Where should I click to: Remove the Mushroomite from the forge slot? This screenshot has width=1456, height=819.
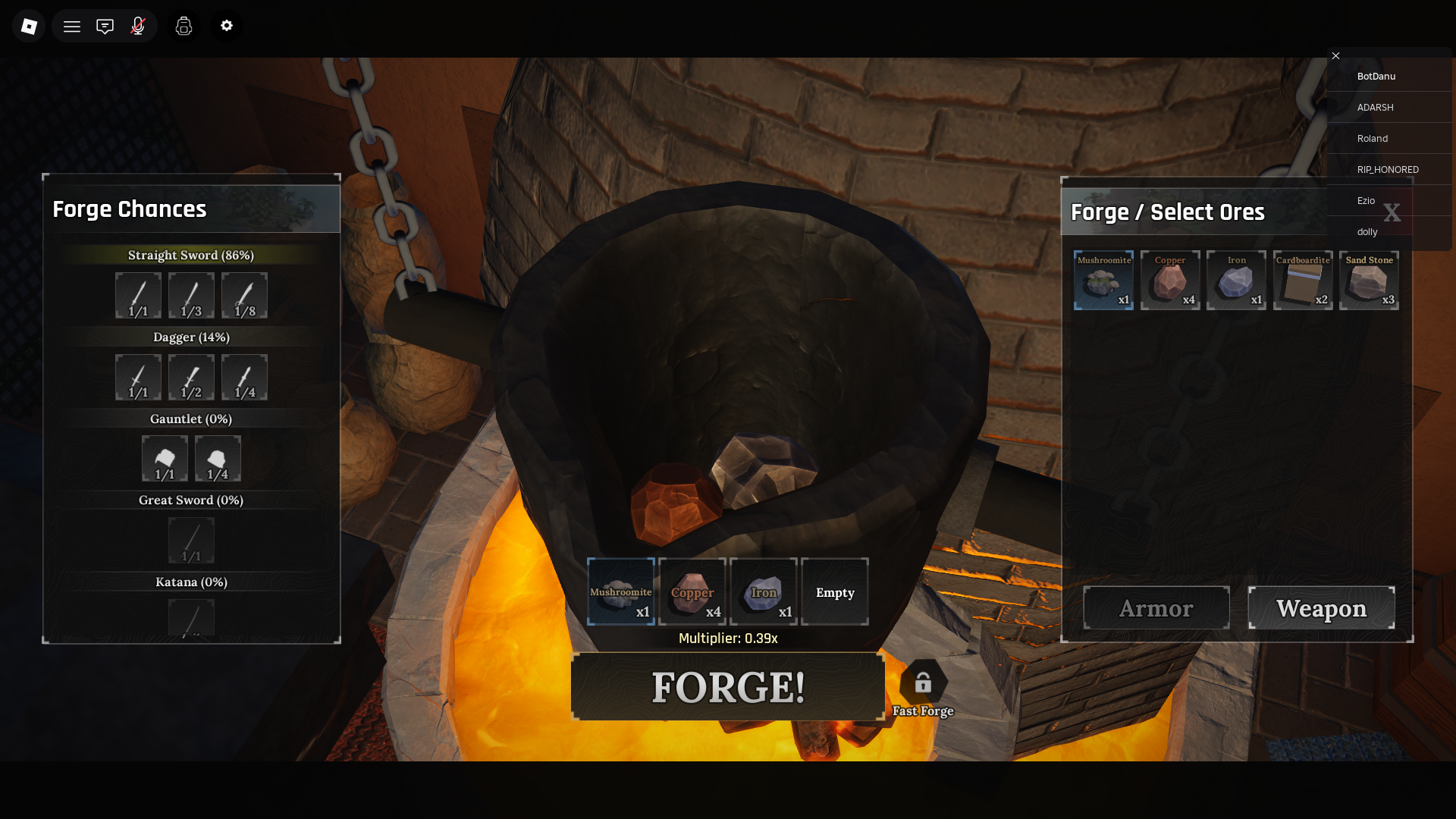click(x=621, y=591)
